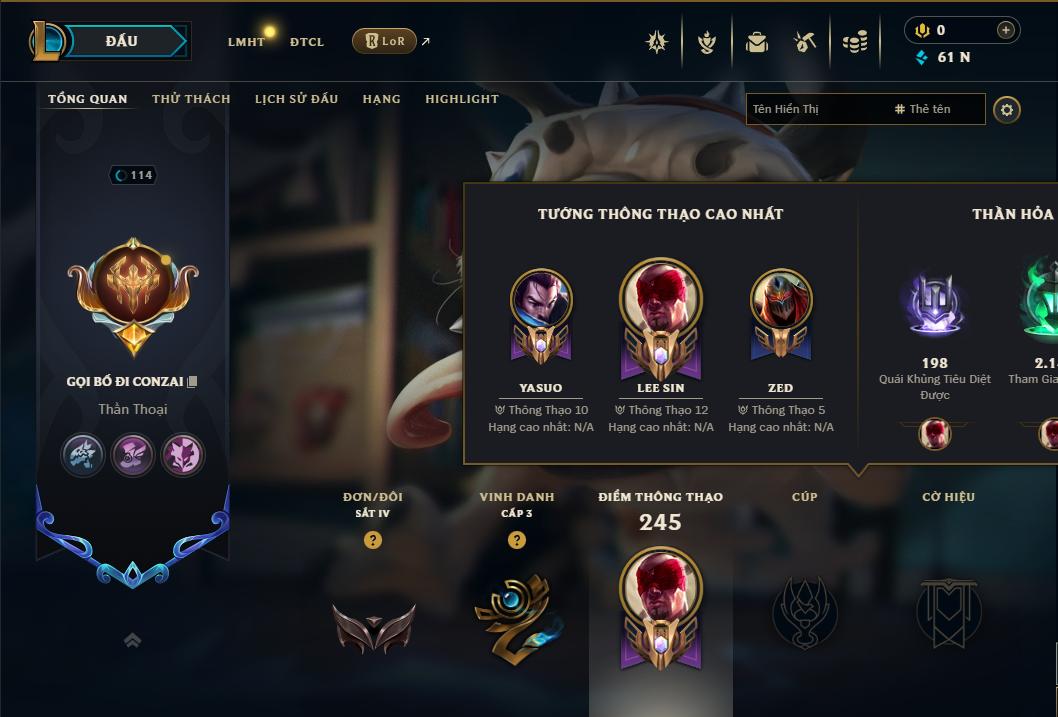Open the store coins icon
The height and width of the screenshot is (717, 1058).
point(854,42)
